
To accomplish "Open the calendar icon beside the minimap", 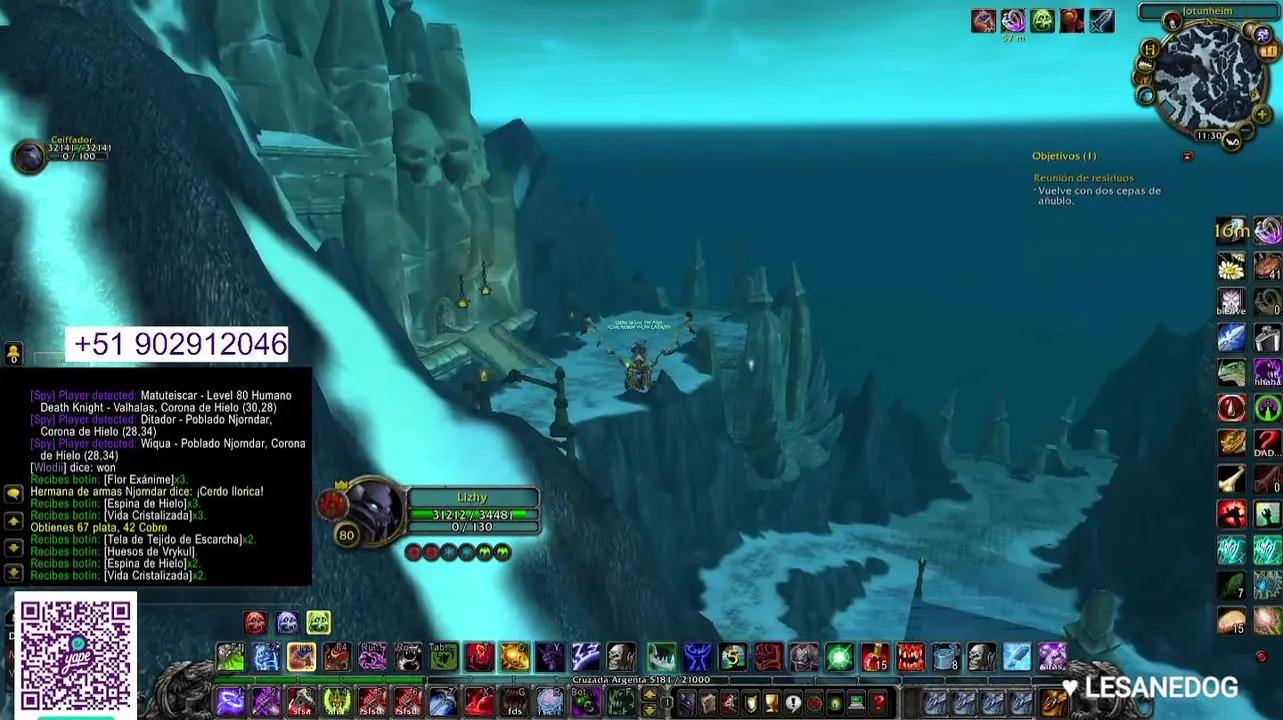I will coord(1267,52).
